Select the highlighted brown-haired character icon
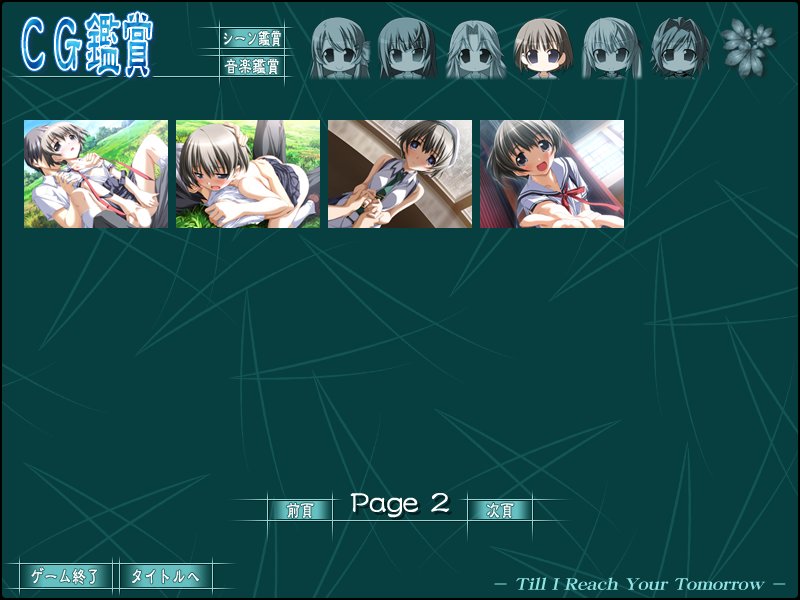The width and height of the screenshot is (800, 600). point(543,48)
